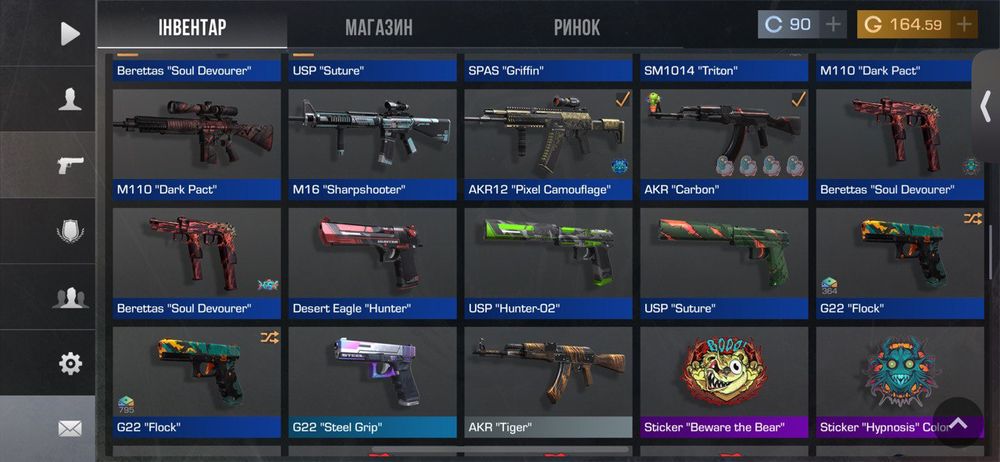The width and height of the screenshot is (1000, 462).
Task: Add gold currency with plus button
Action: tap(964, 24)
